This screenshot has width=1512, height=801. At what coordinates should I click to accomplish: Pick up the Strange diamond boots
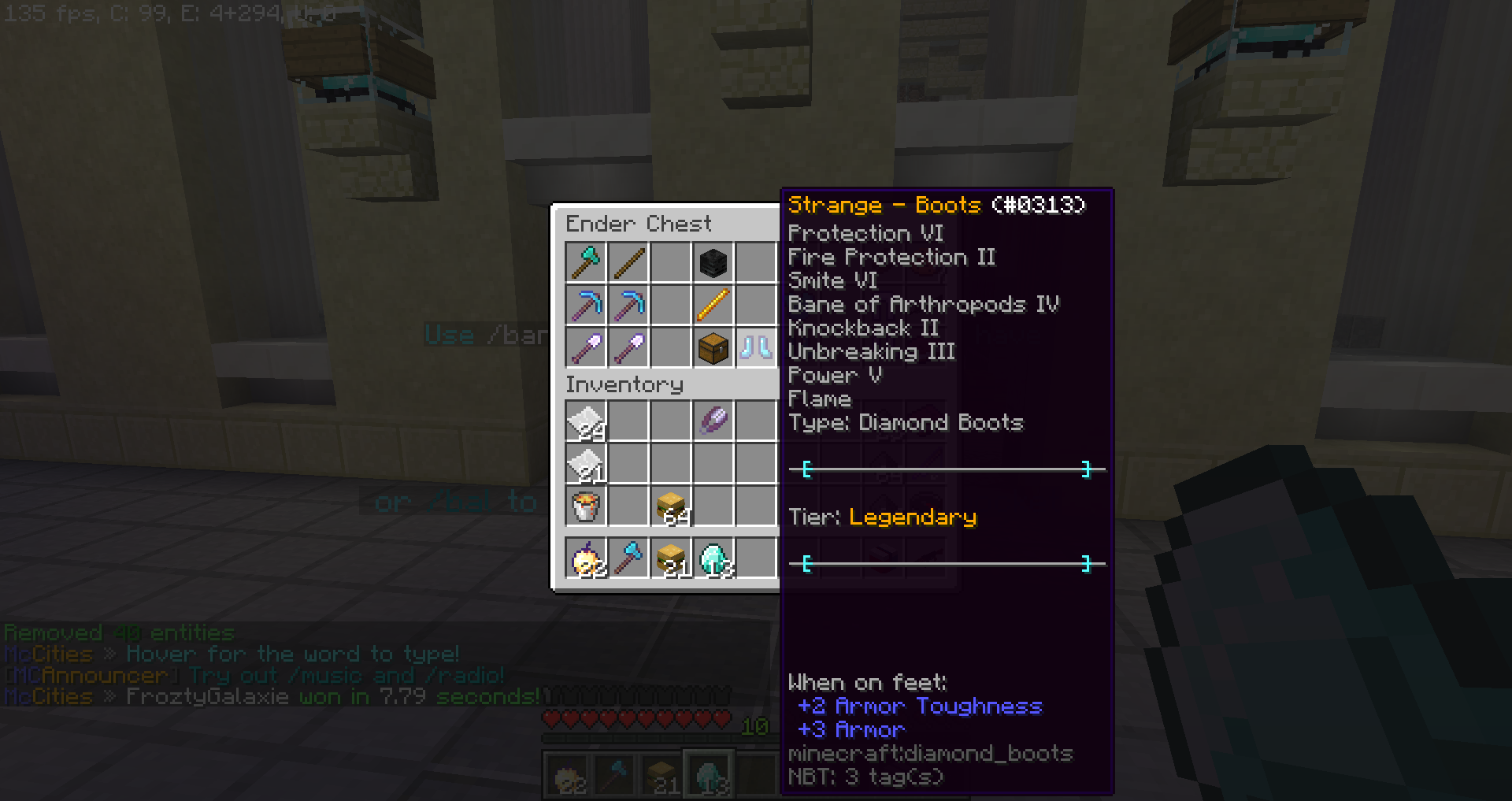coord(756,347)
